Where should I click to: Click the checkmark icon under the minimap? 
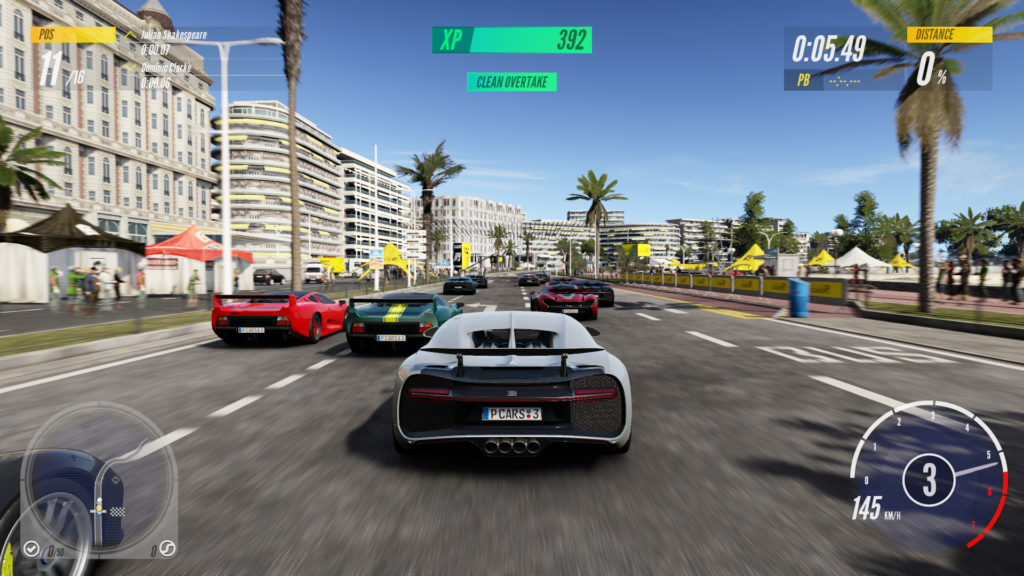(32, 548)
